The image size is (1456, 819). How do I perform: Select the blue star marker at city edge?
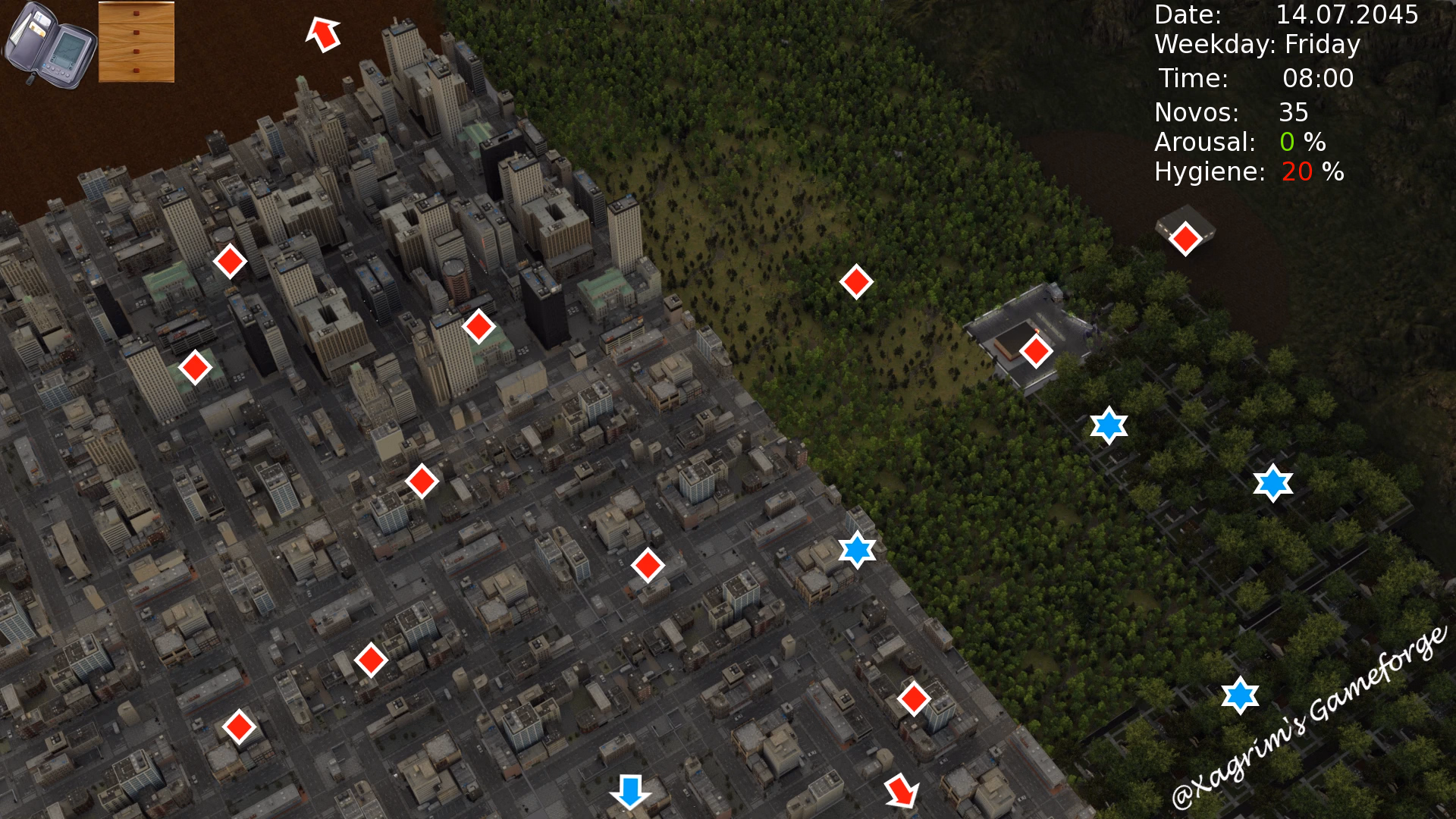pos(856,550)
